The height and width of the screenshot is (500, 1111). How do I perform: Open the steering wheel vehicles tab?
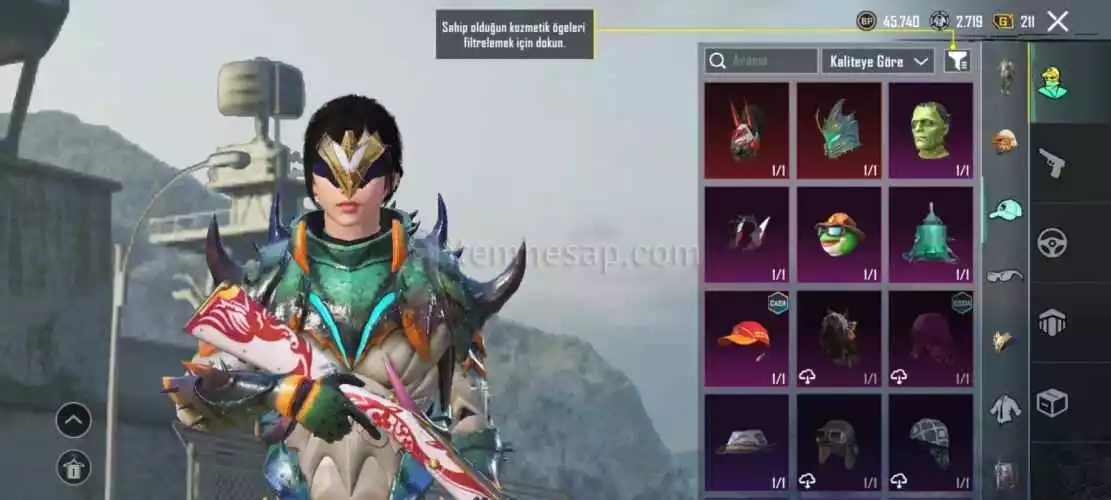coord(1052,242)
